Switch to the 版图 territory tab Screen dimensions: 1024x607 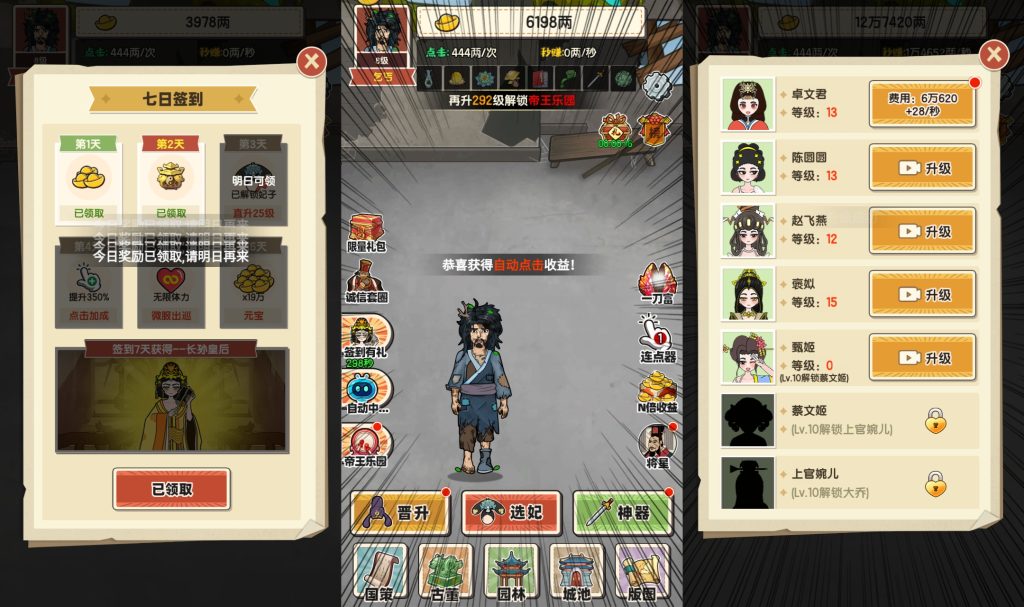coord(642,572)
